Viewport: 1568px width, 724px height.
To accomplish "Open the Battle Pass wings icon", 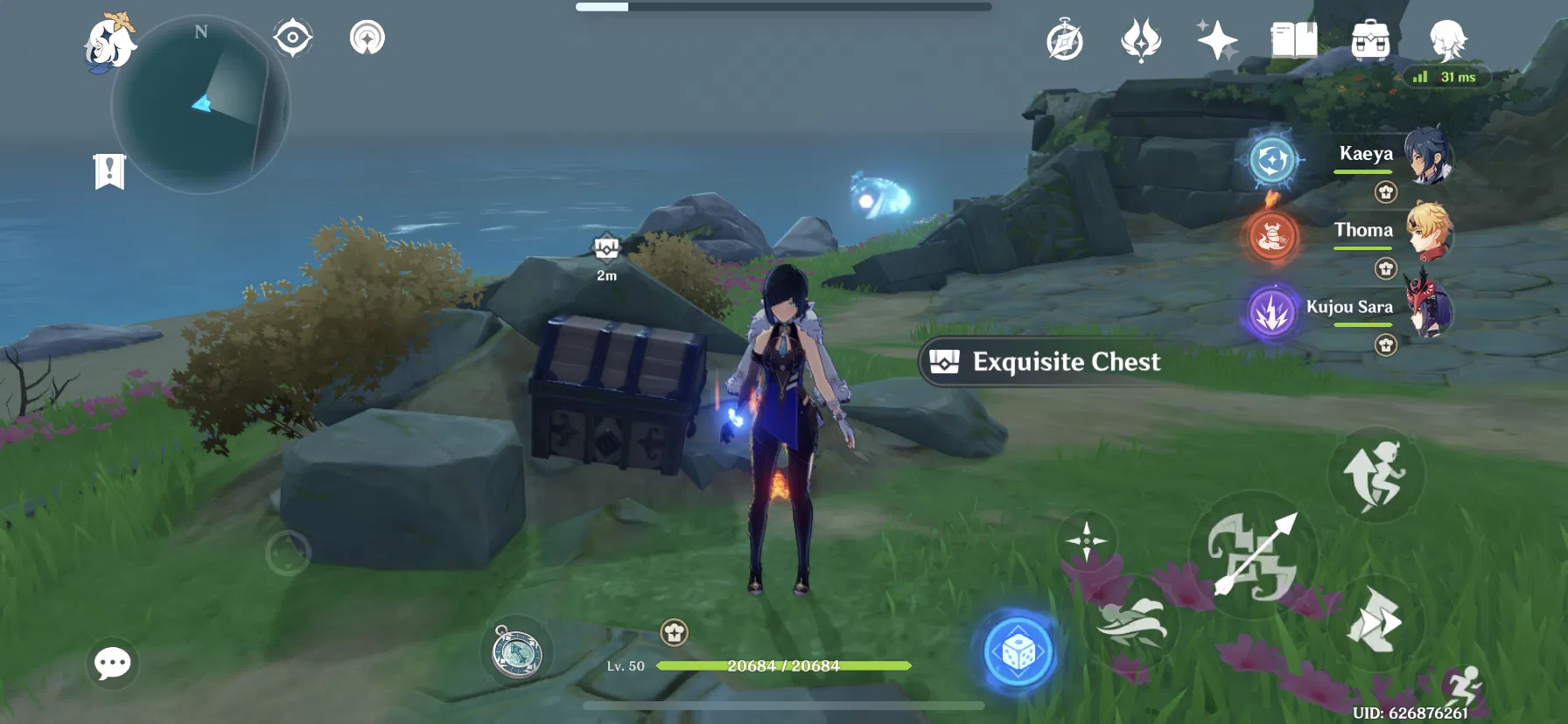I will click(x=1140, y=40).
